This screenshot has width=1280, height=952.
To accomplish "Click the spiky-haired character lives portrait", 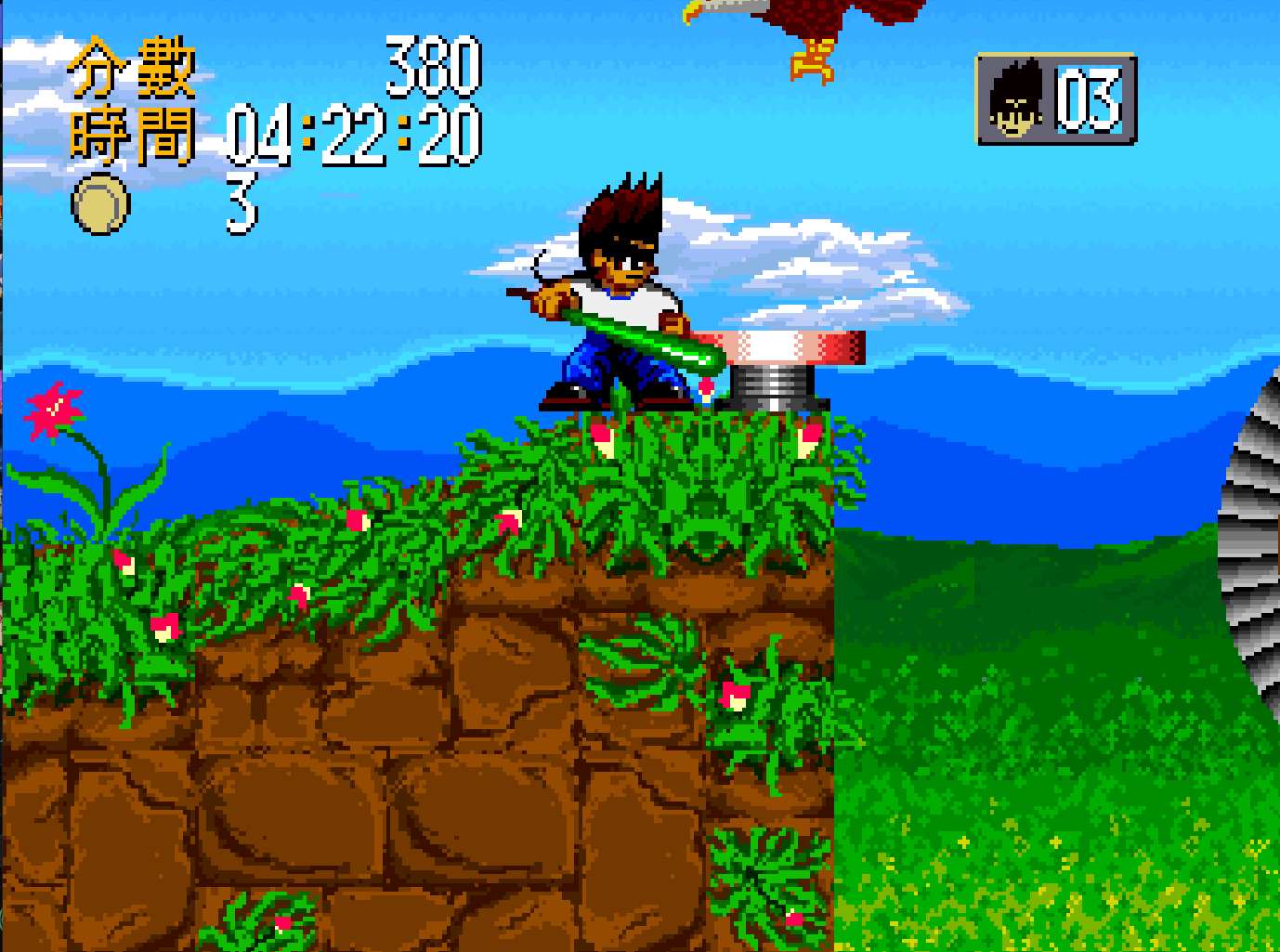I will coord(1013,99).
